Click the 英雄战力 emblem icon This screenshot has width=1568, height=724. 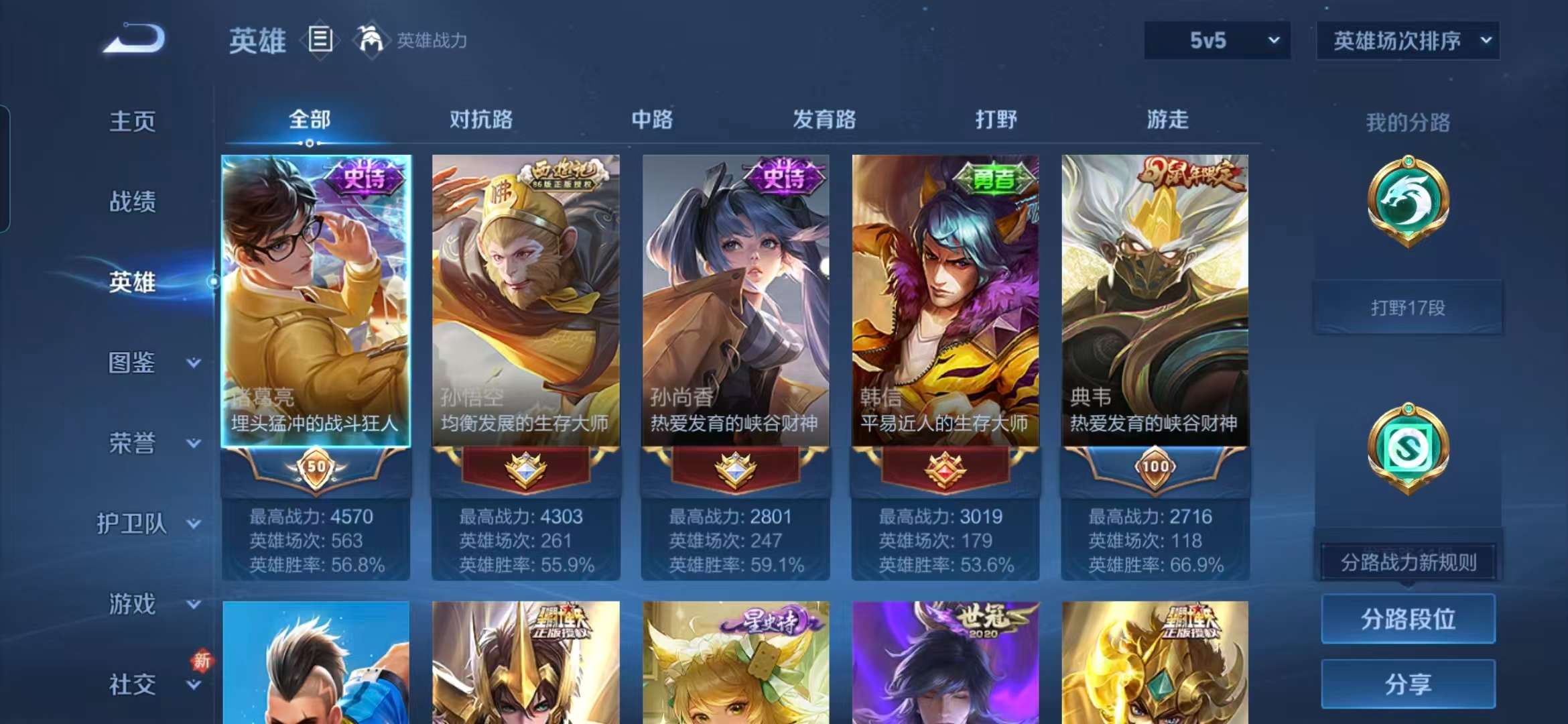click(x=373, y=40)
